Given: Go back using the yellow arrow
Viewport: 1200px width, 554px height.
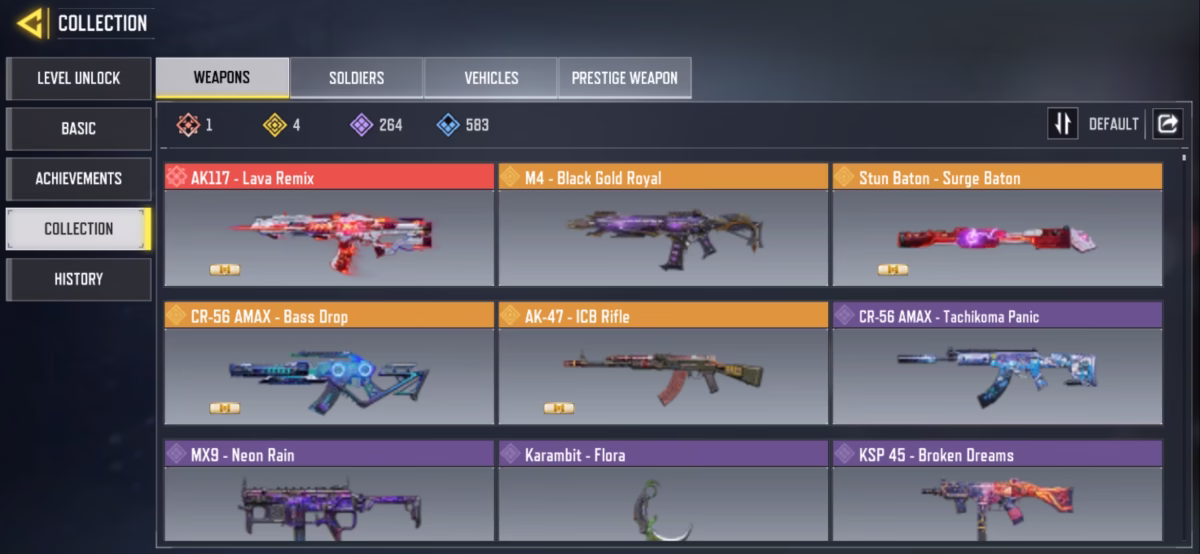Looking at the screenshot, I should pos(30,23).
